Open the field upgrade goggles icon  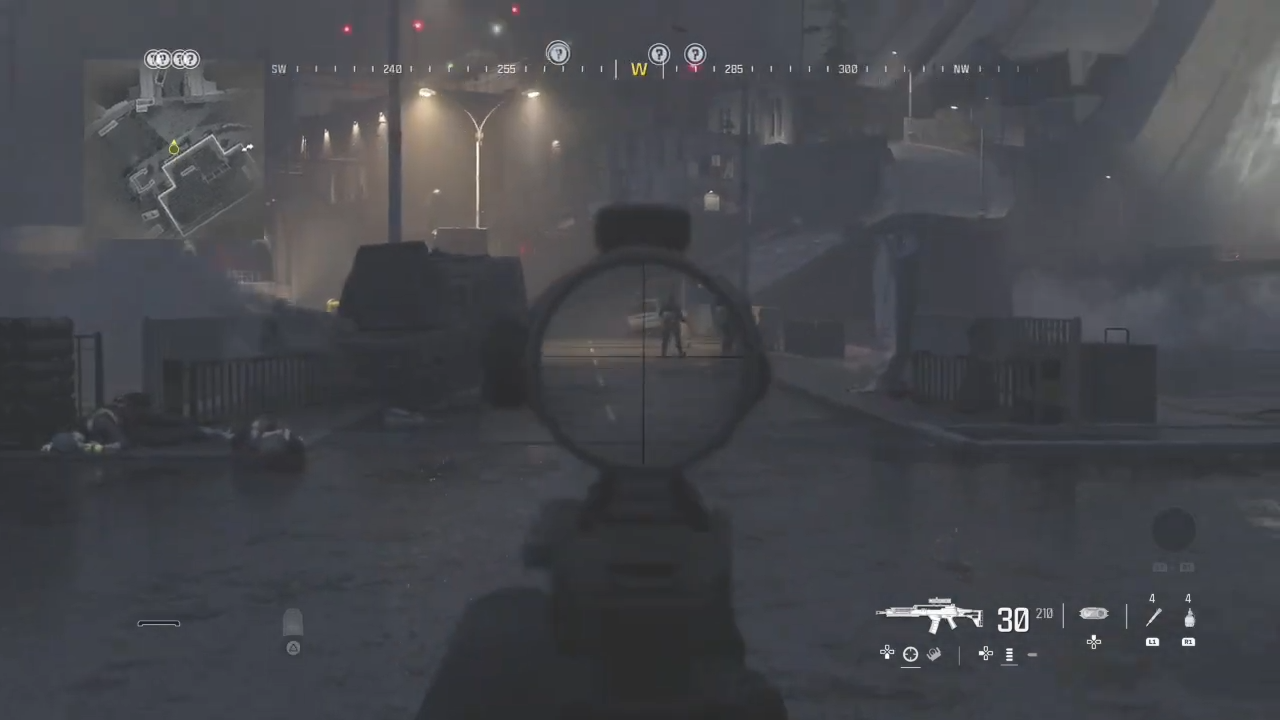coord(1093,613)
